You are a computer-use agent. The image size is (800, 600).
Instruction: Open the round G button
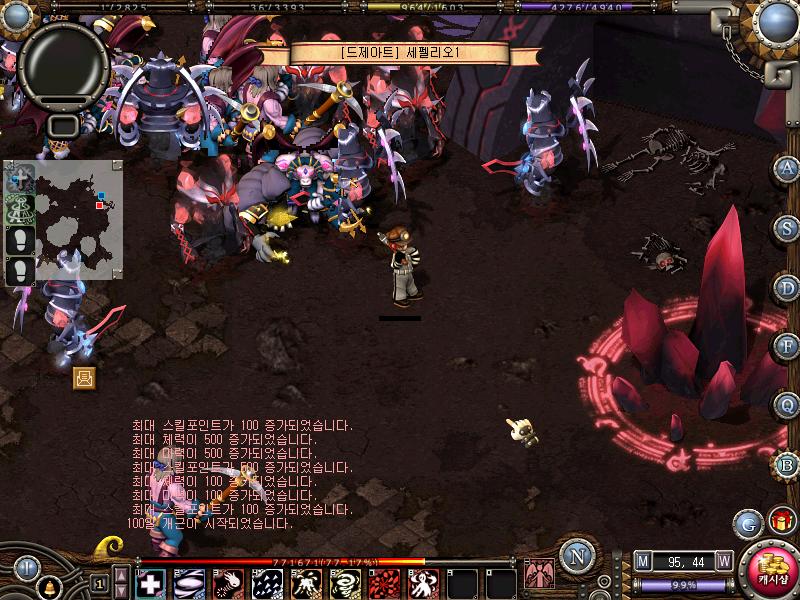(748, 523)
